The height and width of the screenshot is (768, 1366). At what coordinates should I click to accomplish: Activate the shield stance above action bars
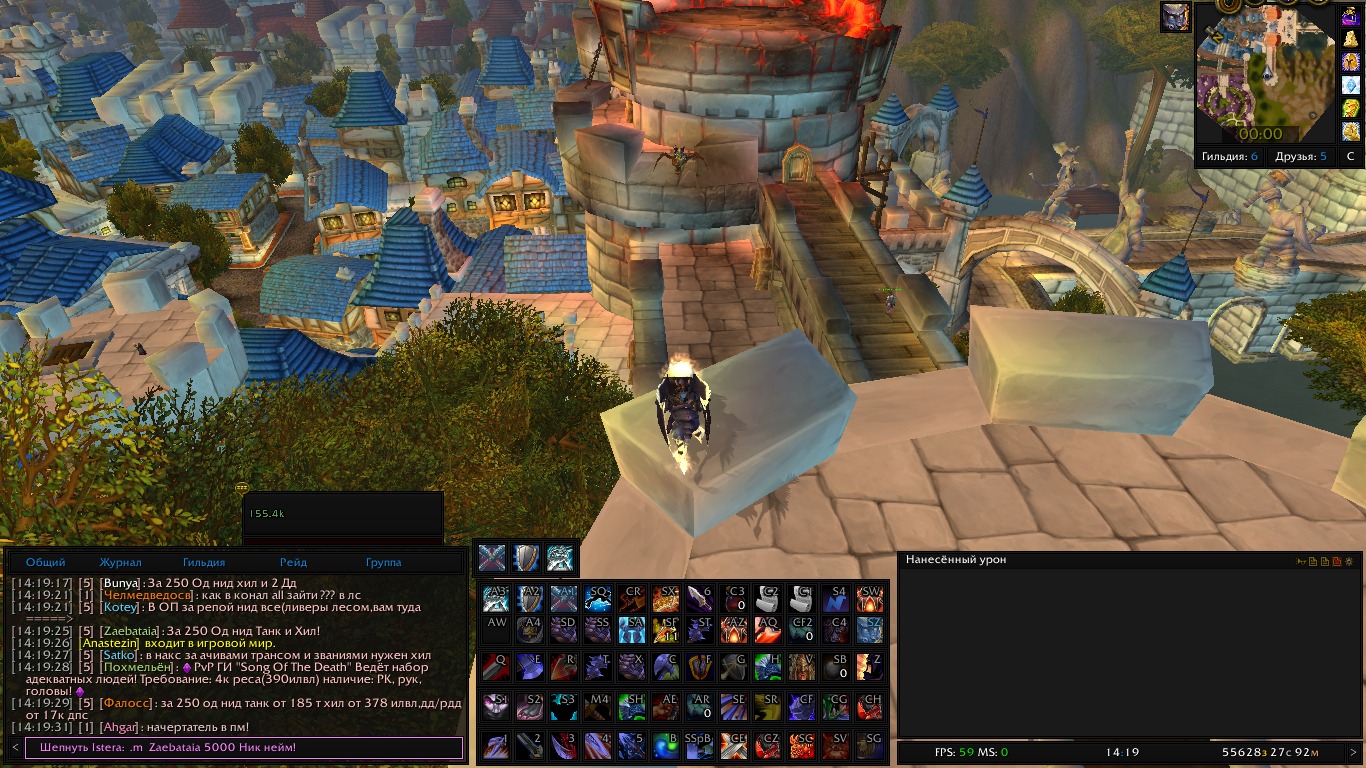pyautogui.click(x=525, y=558)
